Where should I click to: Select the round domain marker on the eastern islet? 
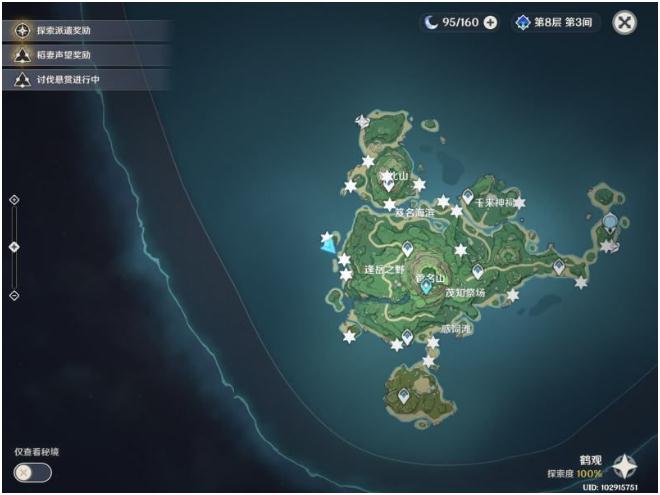coord(610,221)
